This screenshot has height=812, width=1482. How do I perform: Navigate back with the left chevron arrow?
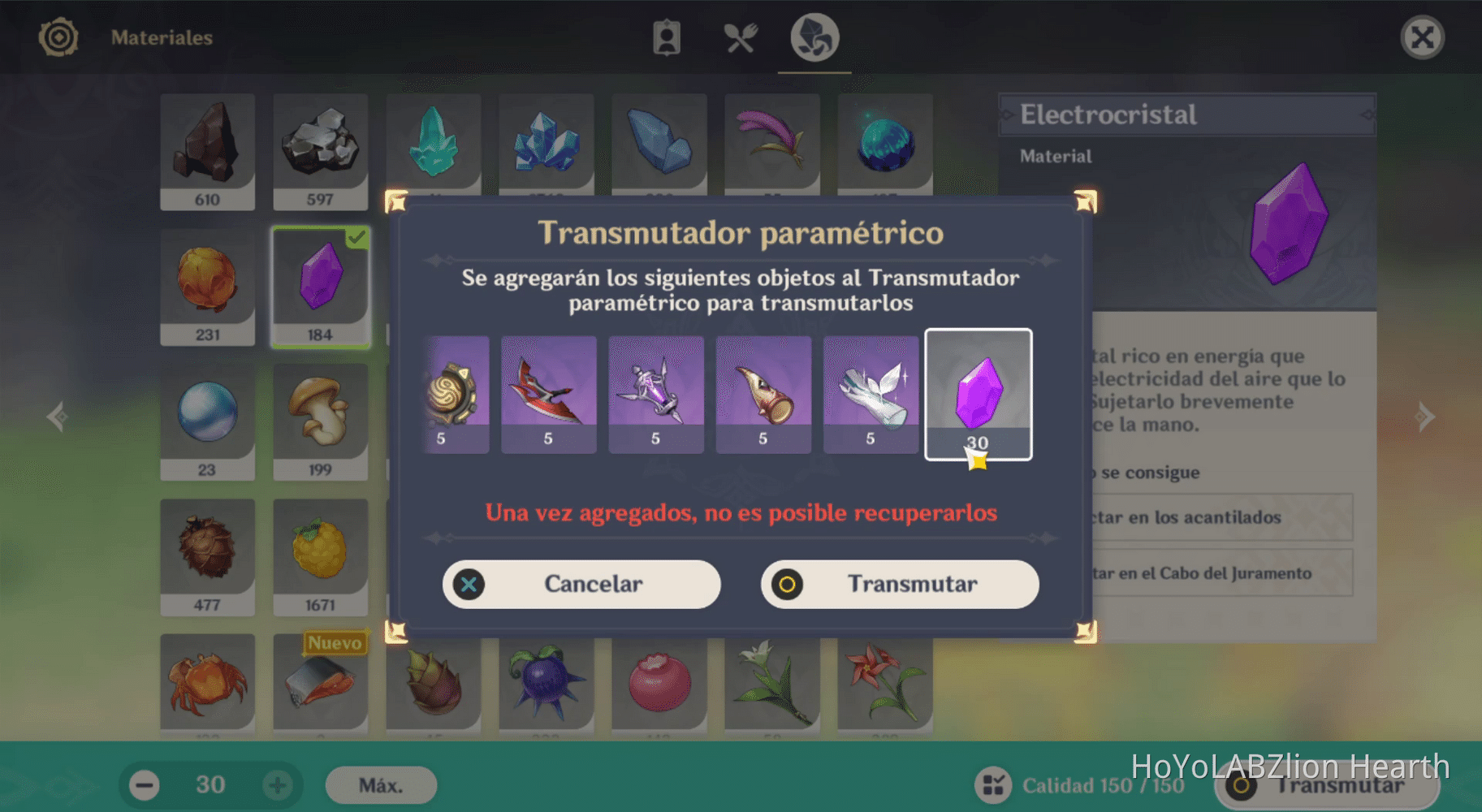pos(58,416)
